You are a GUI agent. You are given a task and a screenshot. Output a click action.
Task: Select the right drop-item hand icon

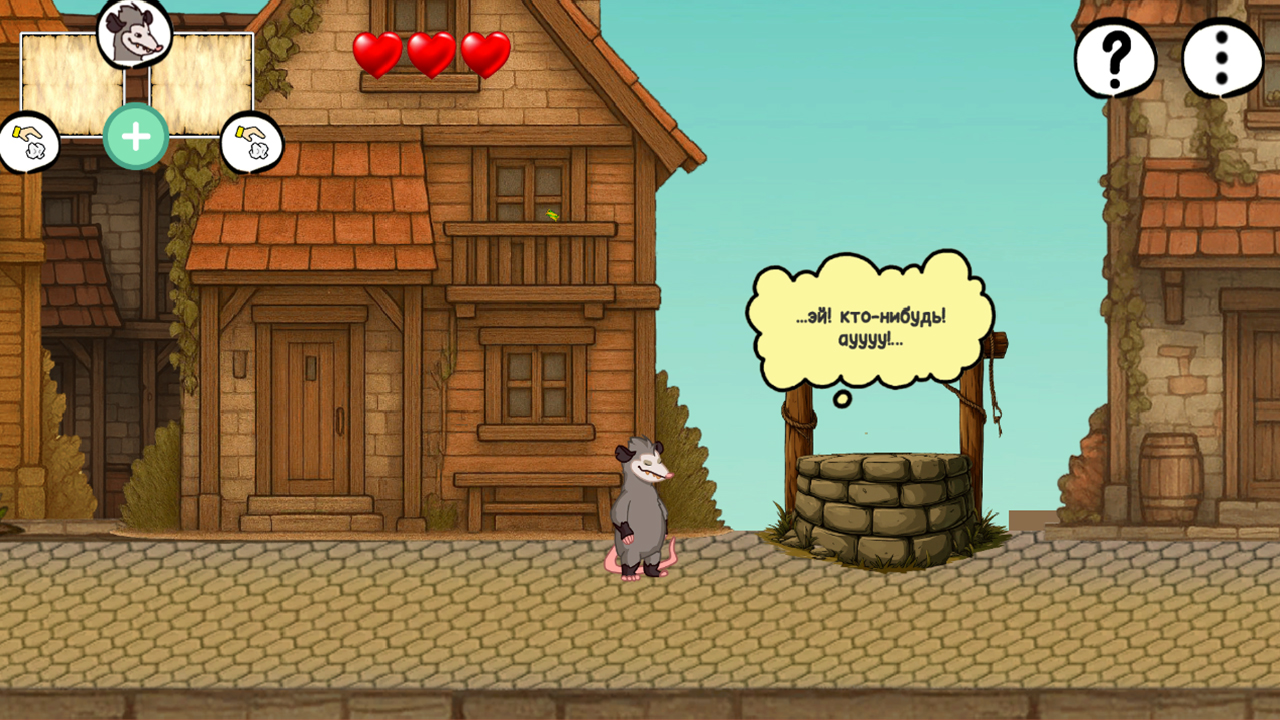click(251, 140)
